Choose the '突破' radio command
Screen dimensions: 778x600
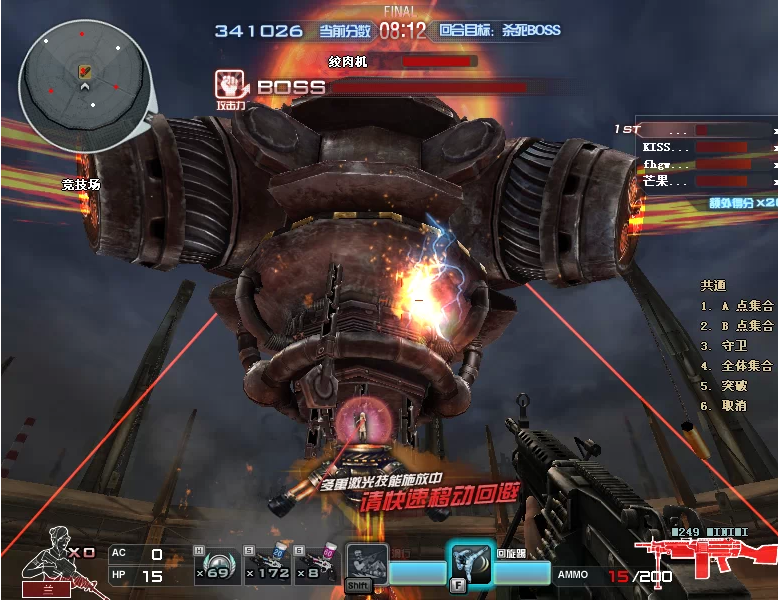point(727,386)
